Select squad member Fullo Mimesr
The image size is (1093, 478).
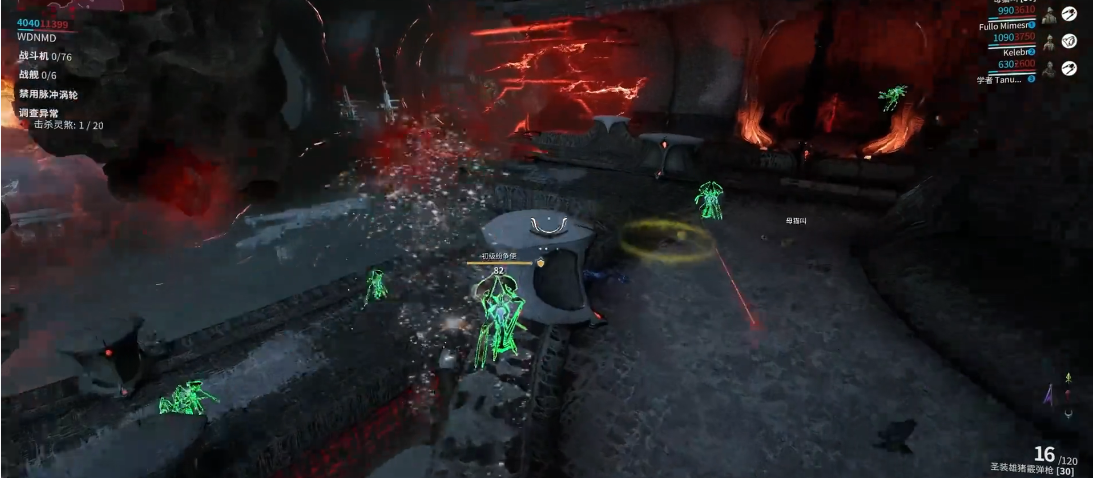coord(1006,27)
